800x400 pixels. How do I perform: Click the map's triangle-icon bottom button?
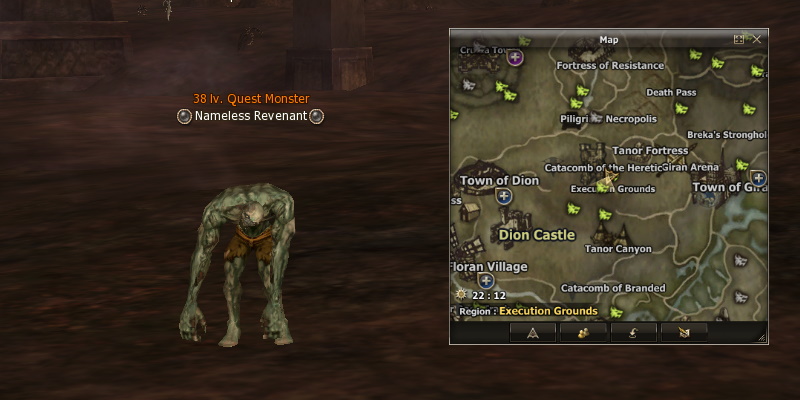pyautogui.click(x=532, y=332)
